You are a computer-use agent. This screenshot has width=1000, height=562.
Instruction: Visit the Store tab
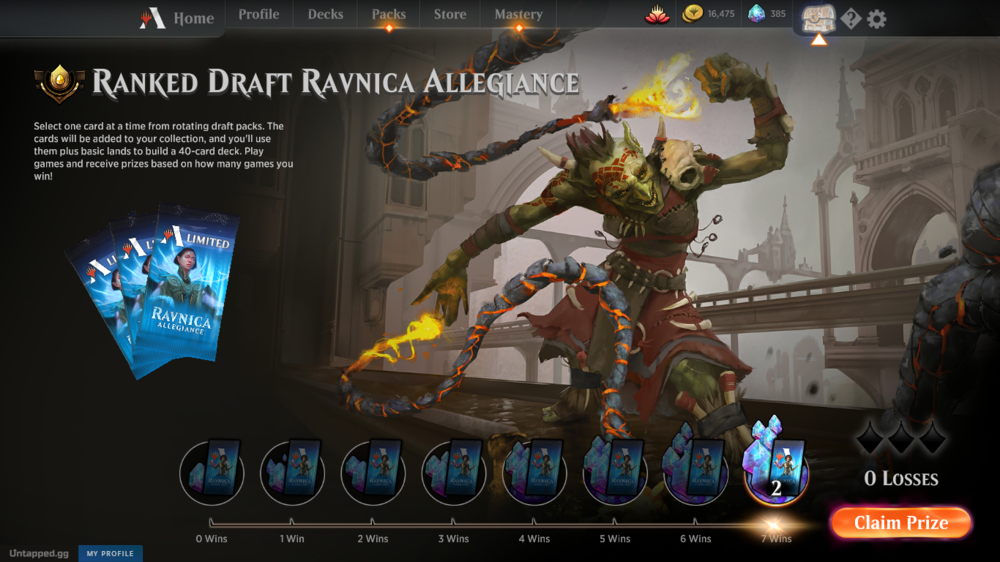450,15
